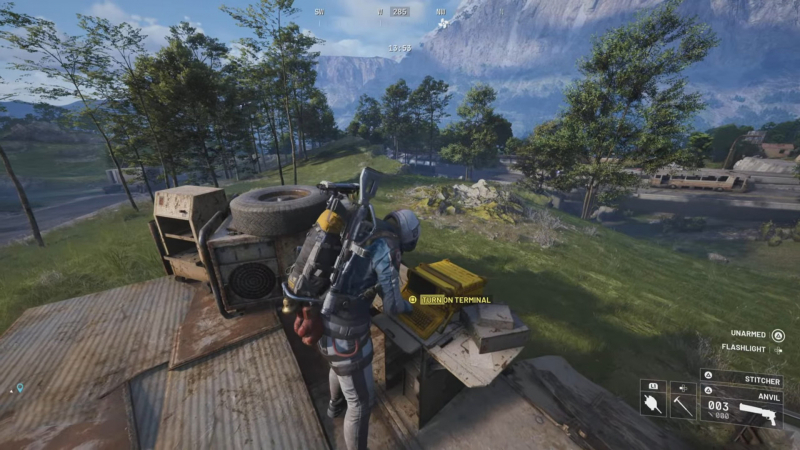Select the hammer tool slot

pos(683,404)
